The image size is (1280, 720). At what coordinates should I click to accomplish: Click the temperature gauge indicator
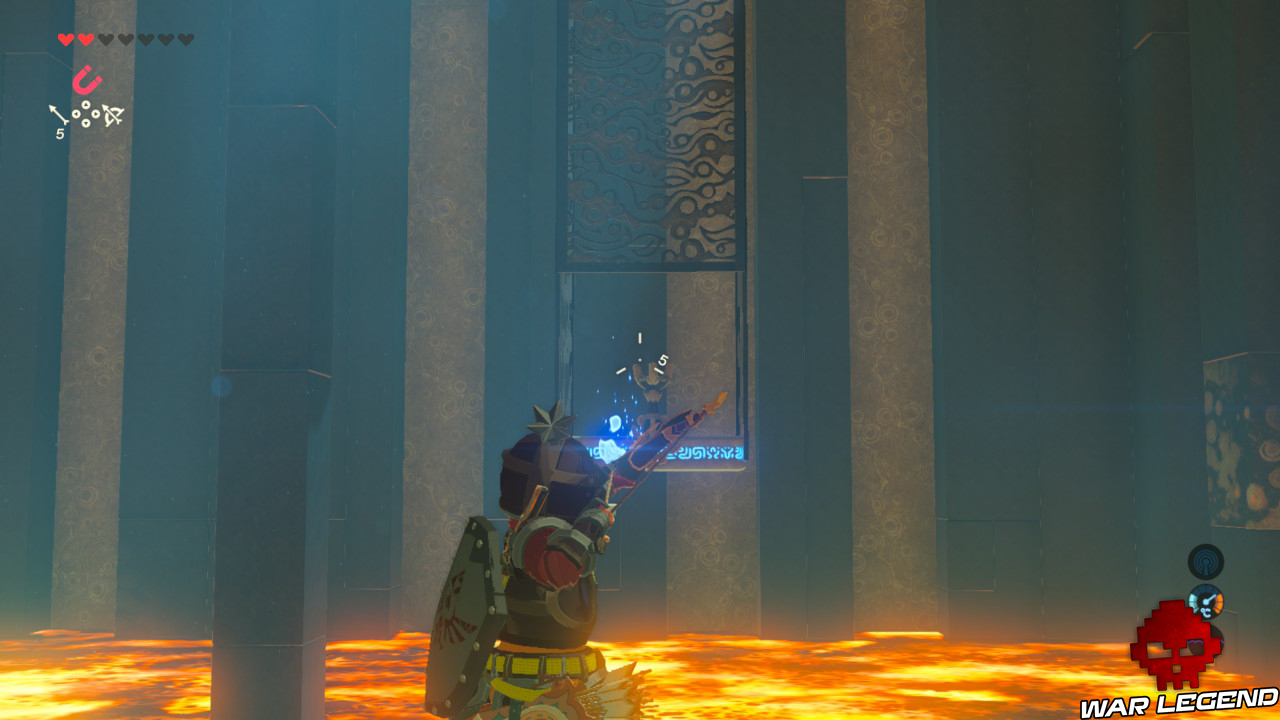(1207, 602)
